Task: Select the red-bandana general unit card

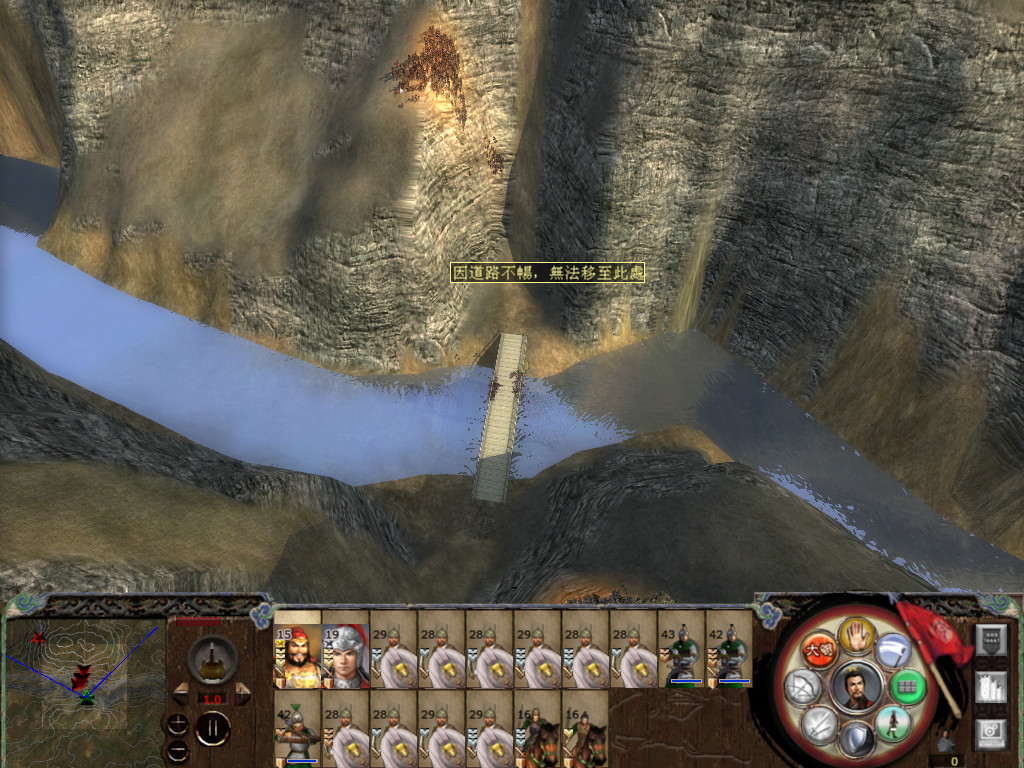Action: click(x=297, y=655)
